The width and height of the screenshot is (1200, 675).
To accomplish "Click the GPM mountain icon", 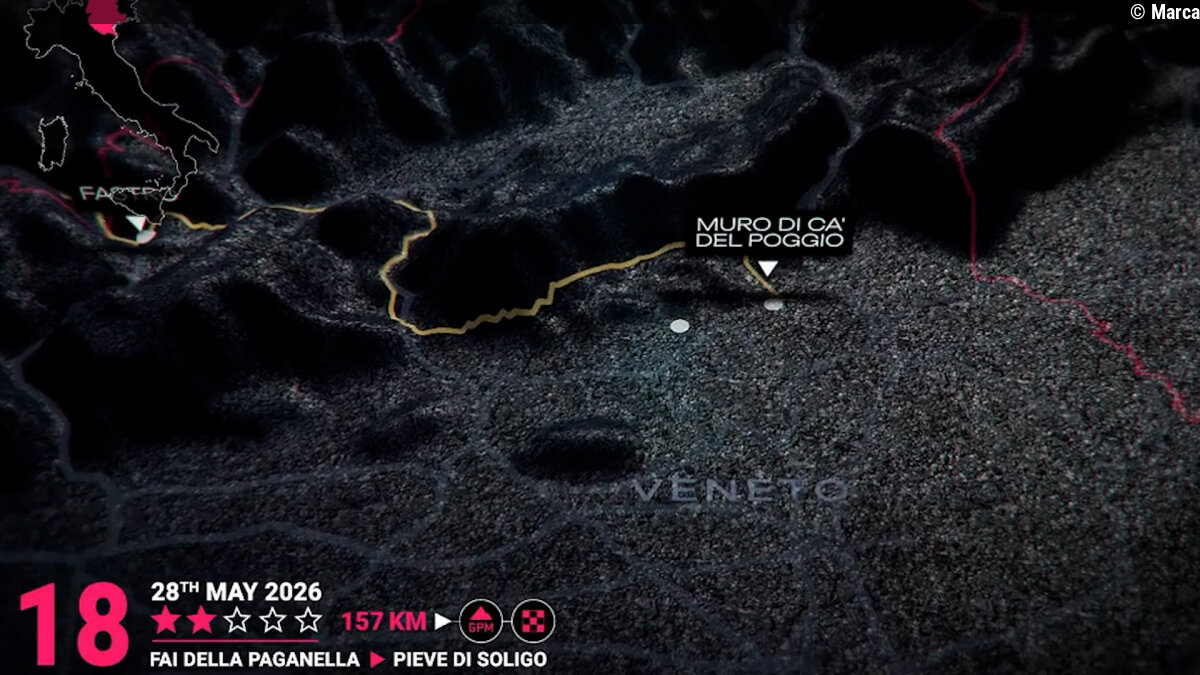I will click(x=481, y=621).
